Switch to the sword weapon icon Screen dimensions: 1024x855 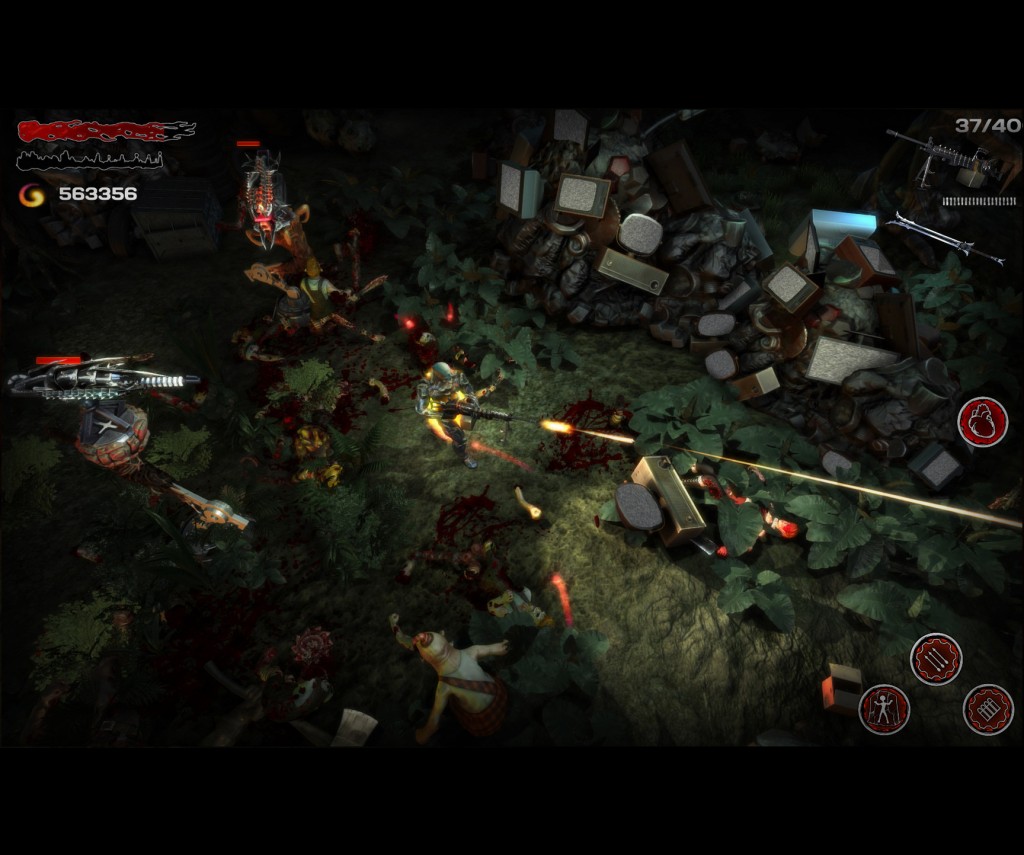(944, 238)
